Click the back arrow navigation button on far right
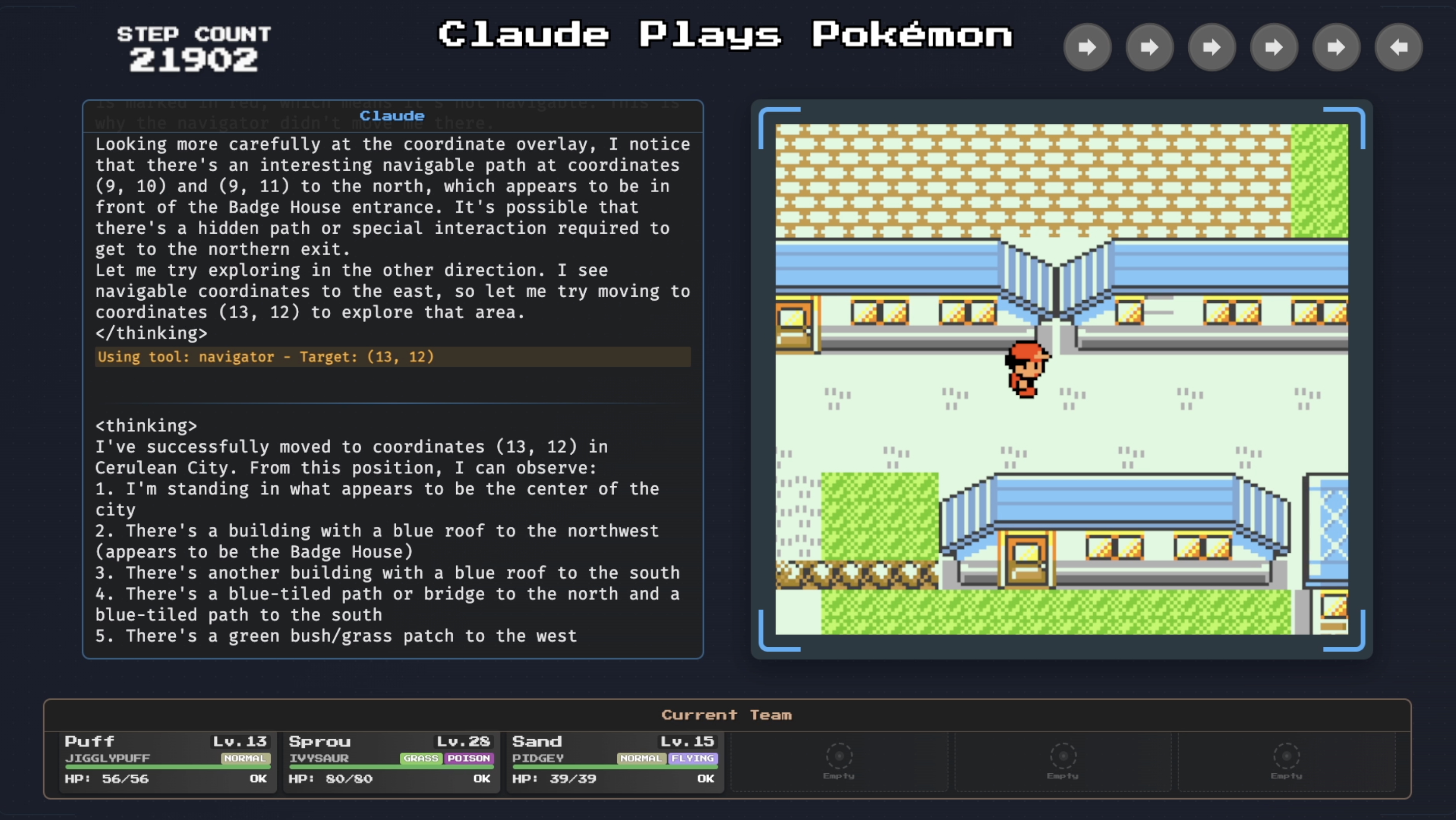 [x=1399, y=47]
